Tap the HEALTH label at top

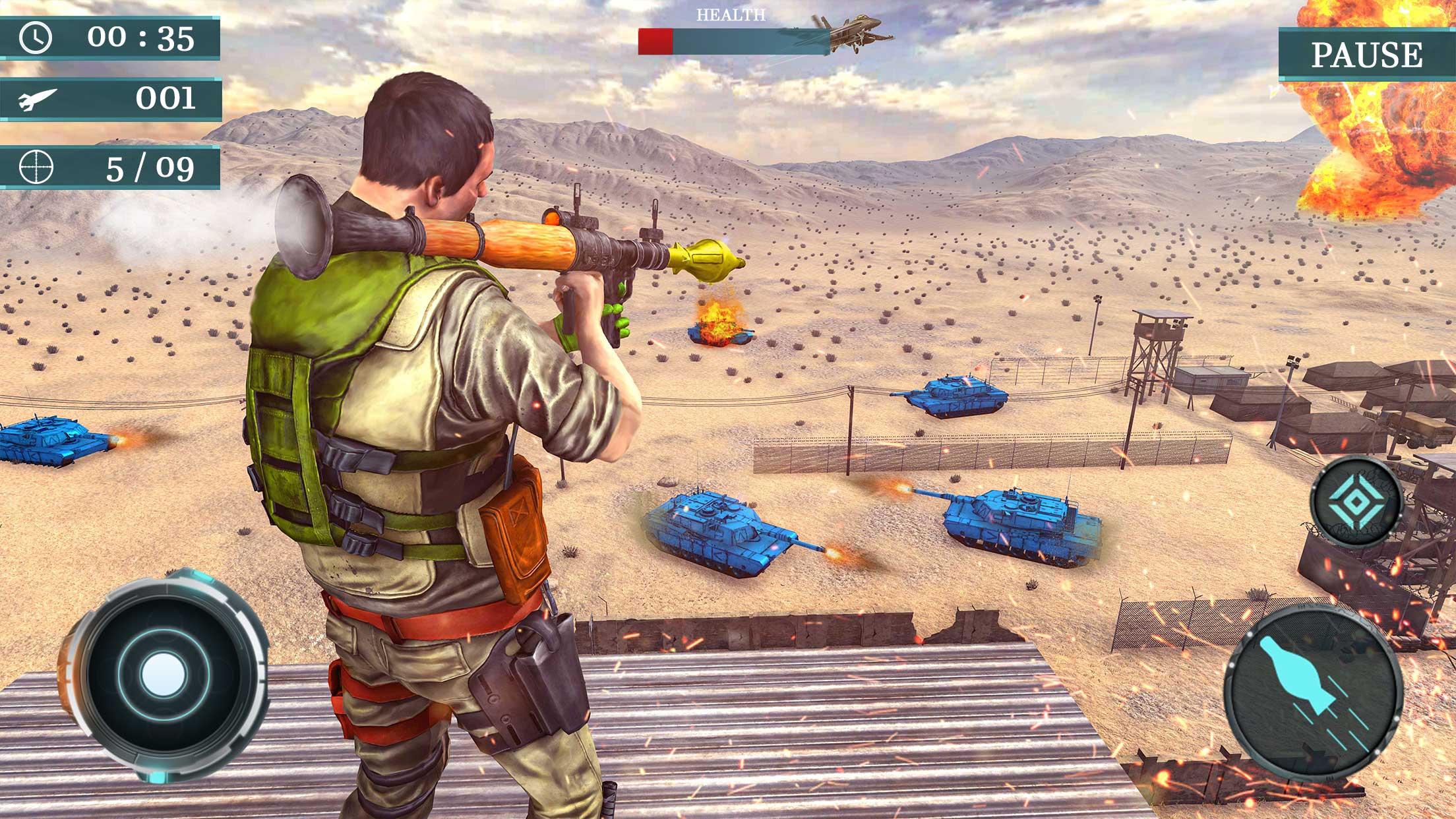point(731,14)
